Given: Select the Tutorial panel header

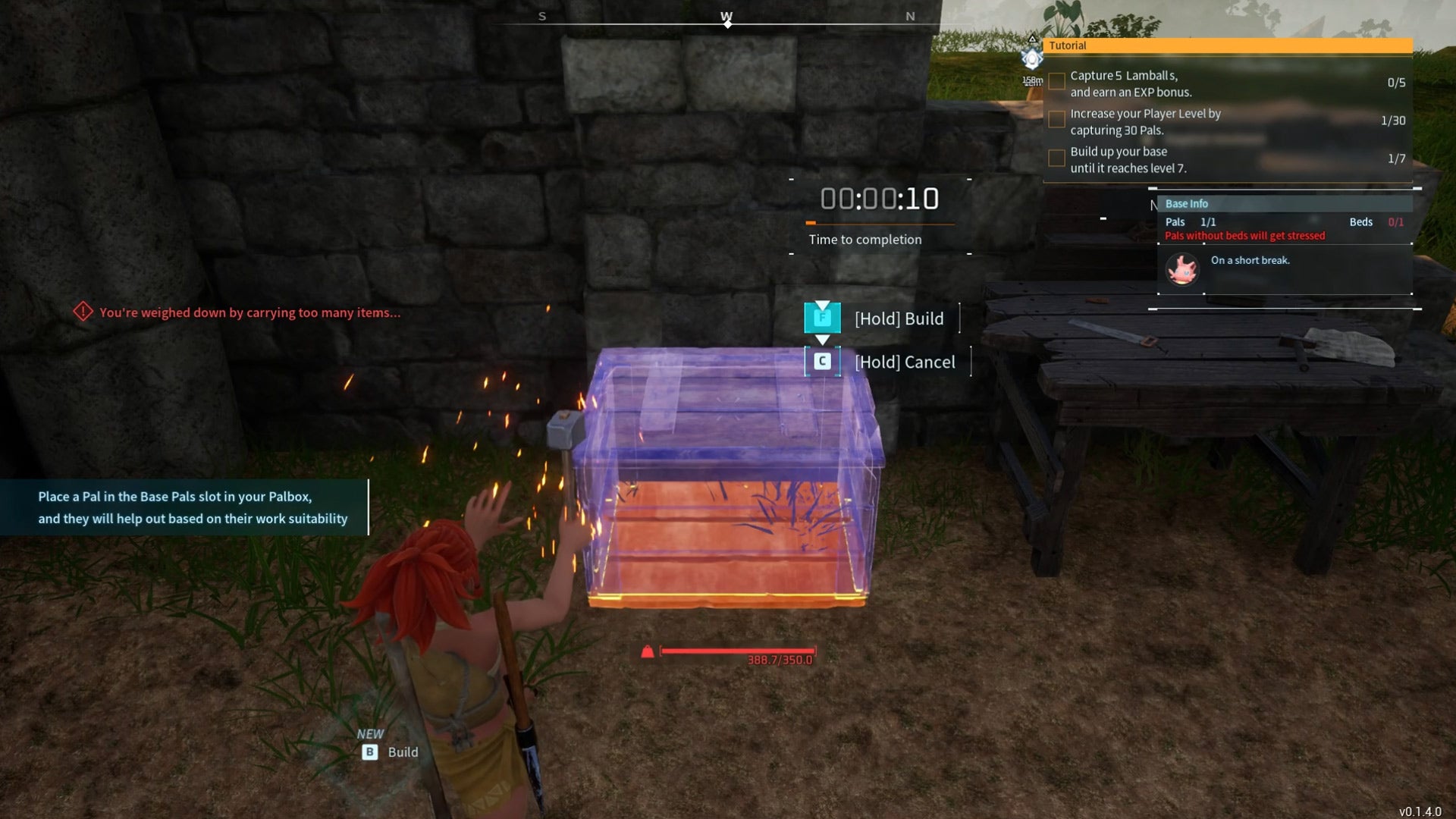Looking at the screenshot, I should click(1227, 45).
